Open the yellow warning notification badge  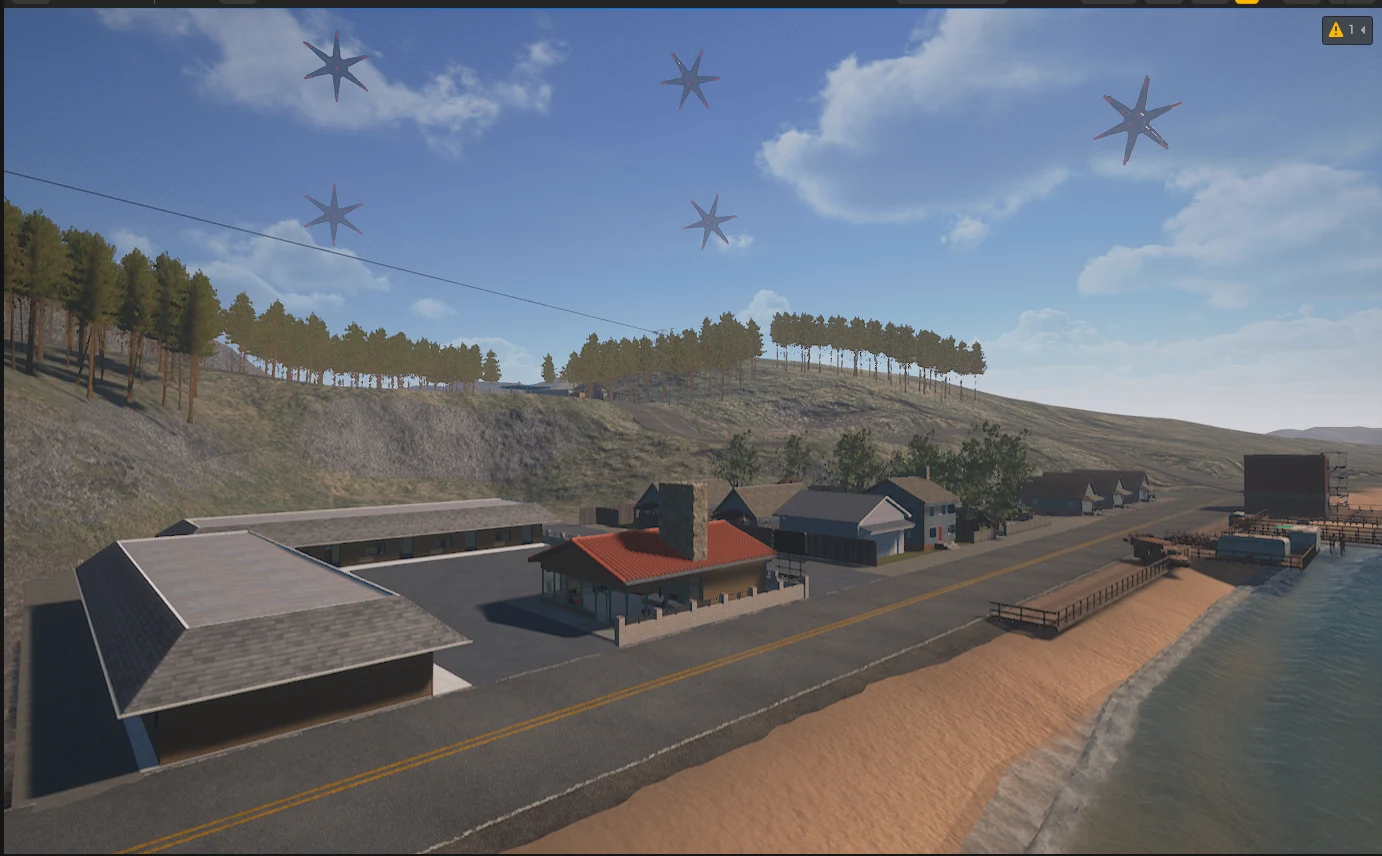tap(1346, 31)
